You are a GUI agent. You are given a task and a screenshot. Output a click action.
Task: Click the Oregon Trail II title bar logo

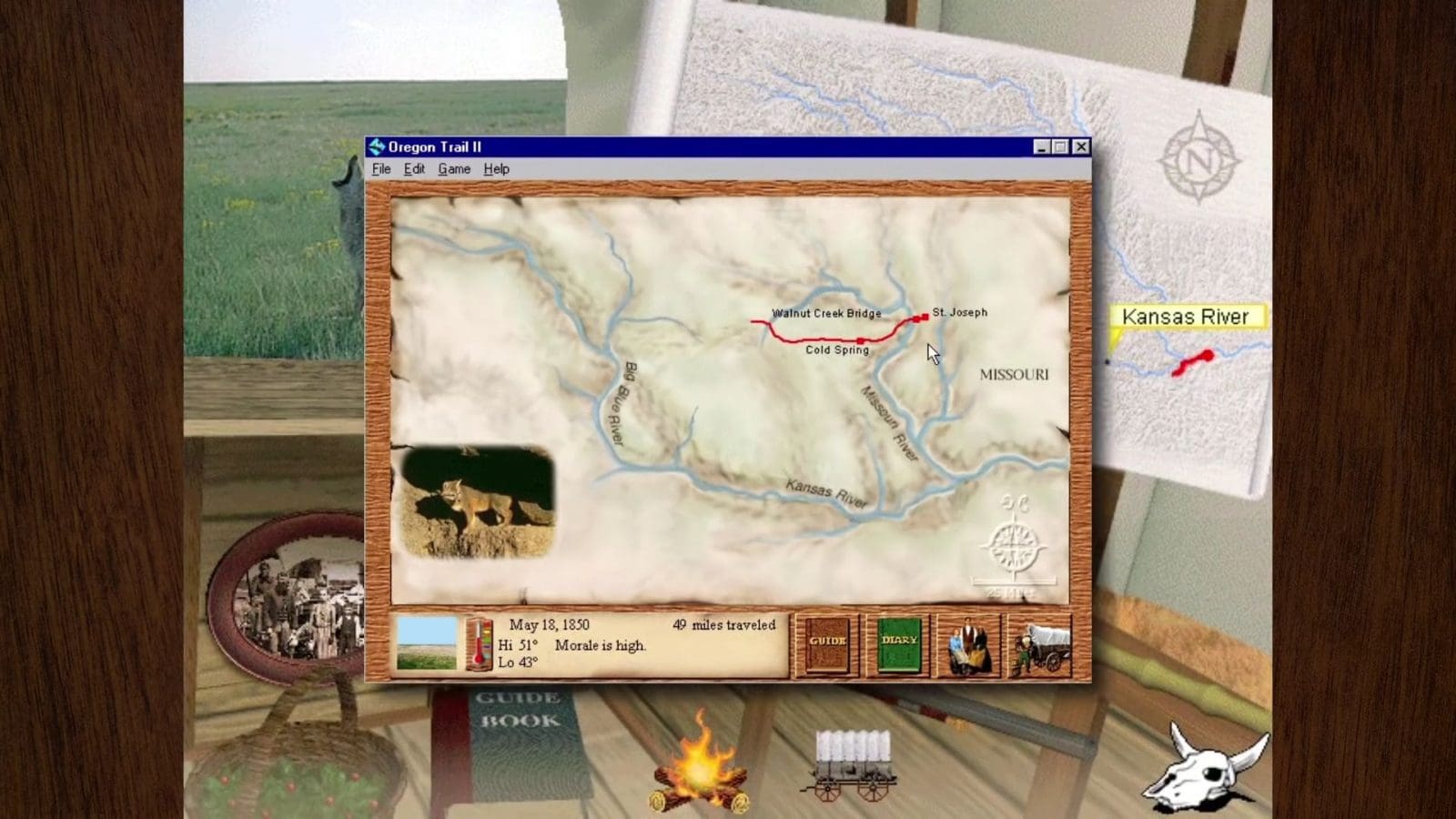[x=376, y=146]
